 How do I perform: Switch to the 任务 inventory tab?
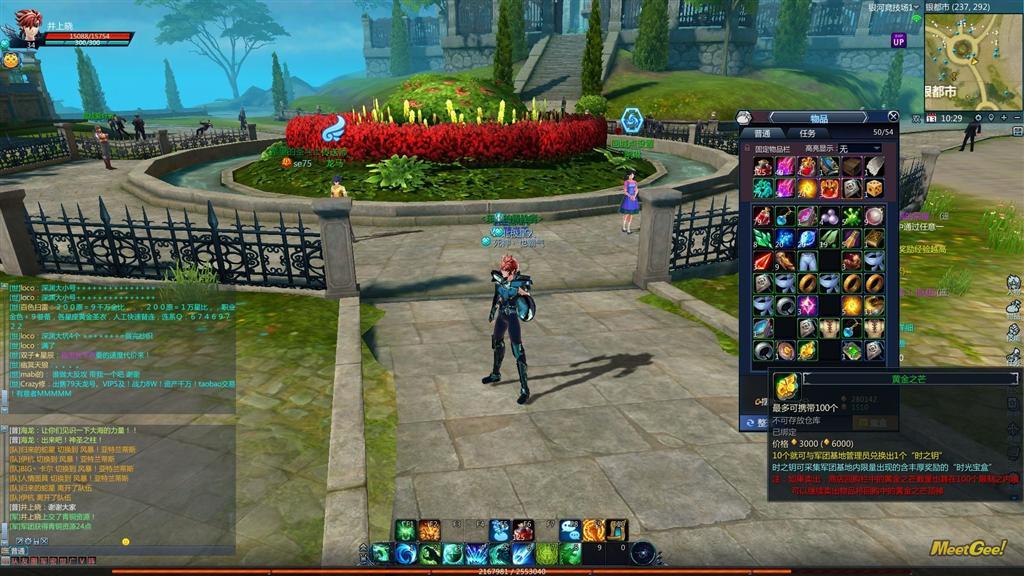point(808,133)
